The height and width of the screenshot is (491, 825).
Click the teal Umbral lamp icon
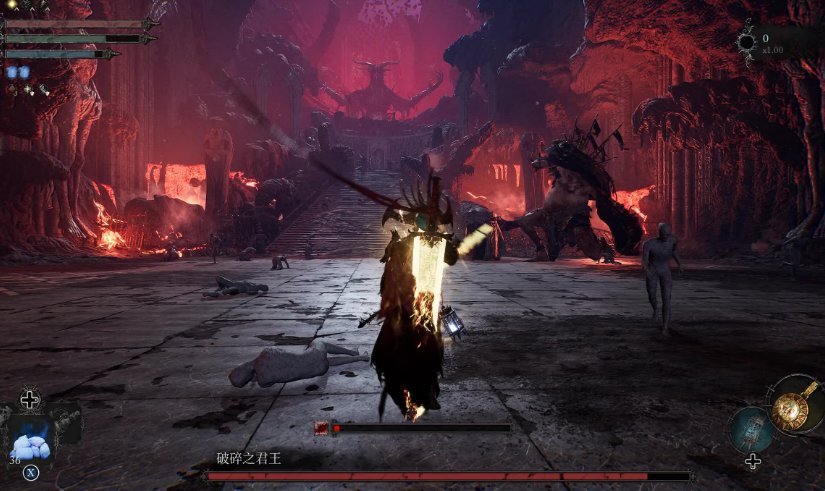(751, 428)
